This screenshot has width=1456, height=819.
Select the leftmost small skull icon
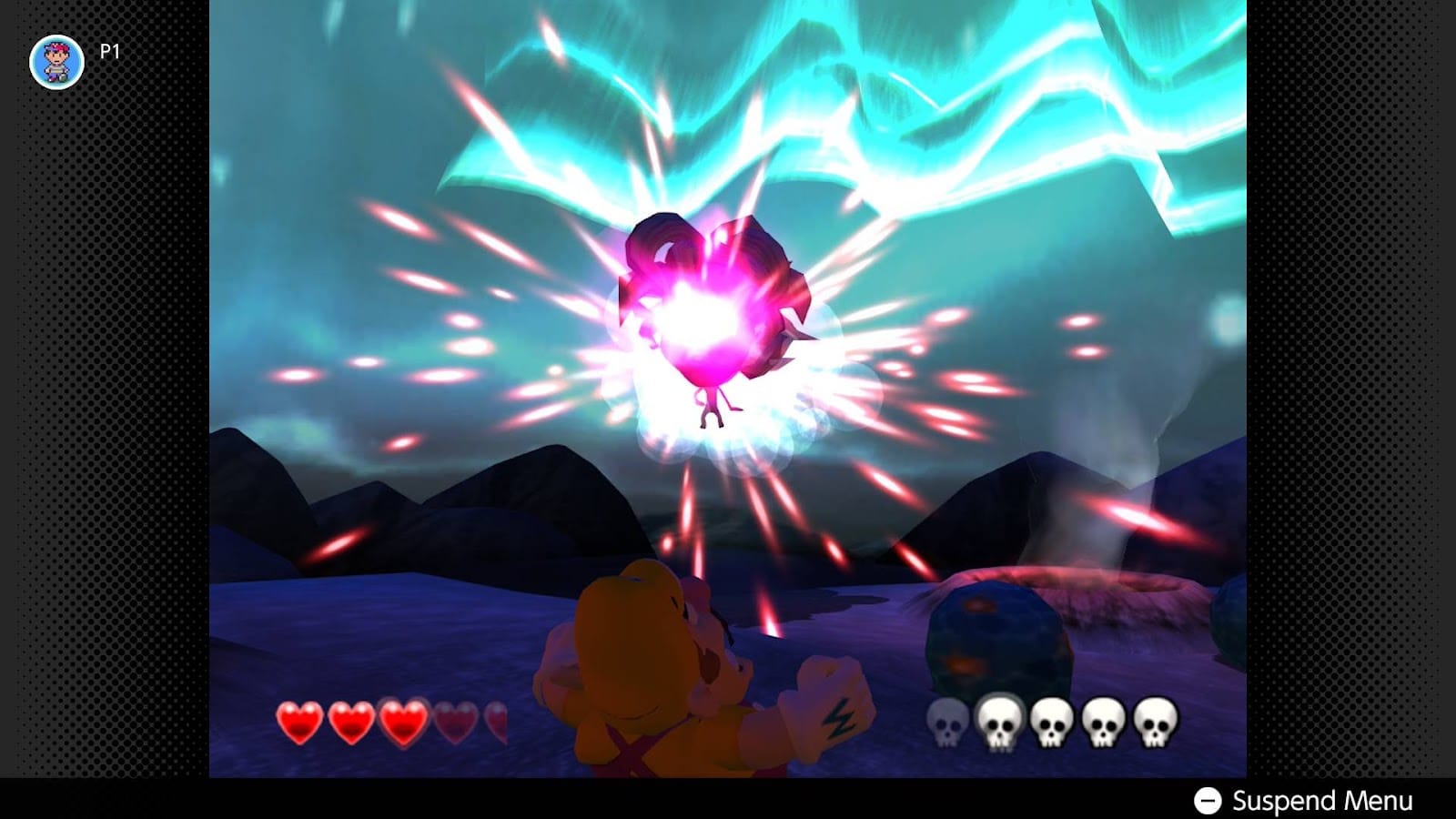(945, 721)
